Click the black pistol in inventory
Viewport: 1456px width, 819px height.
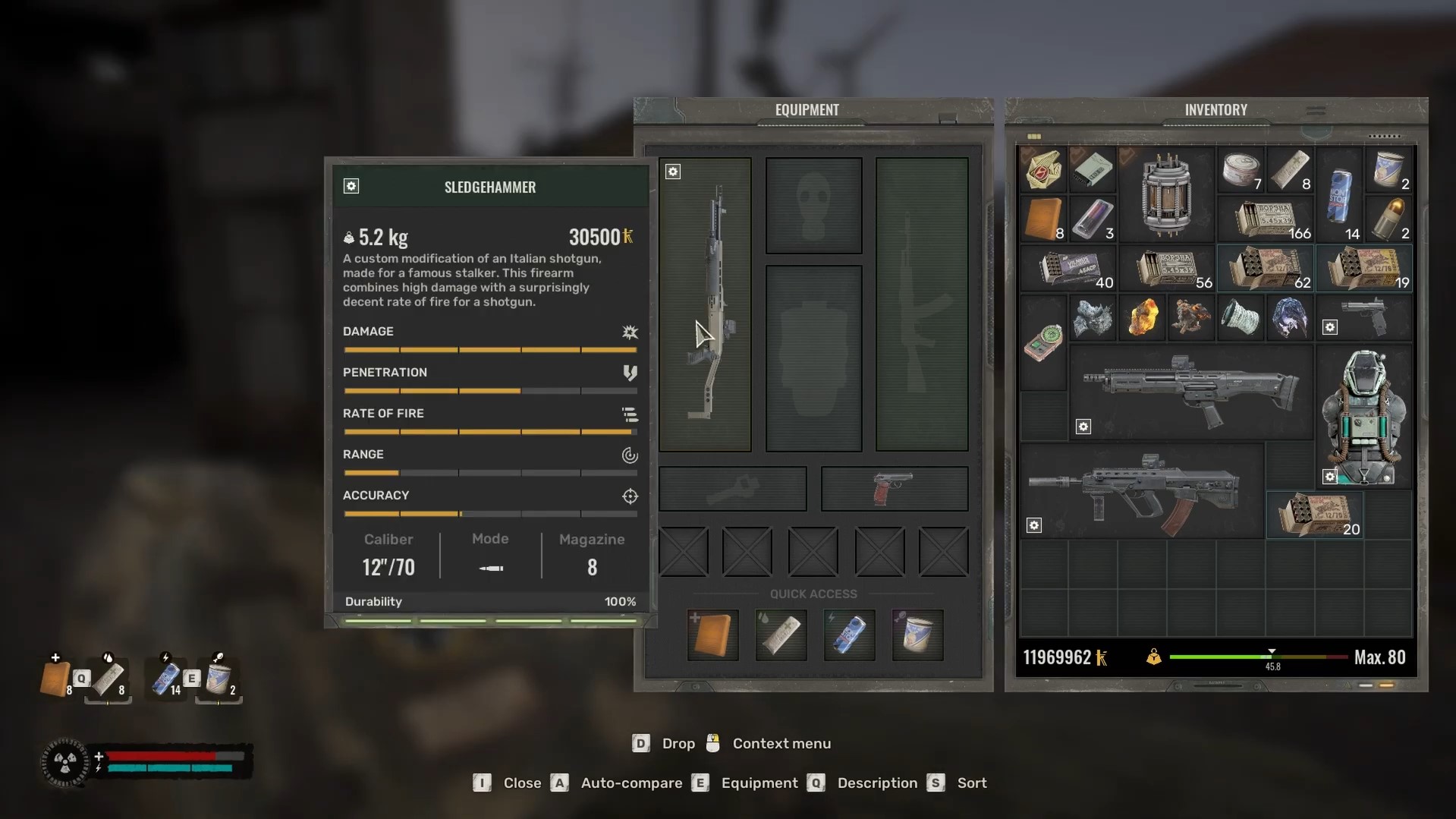tap(1363, 317)
